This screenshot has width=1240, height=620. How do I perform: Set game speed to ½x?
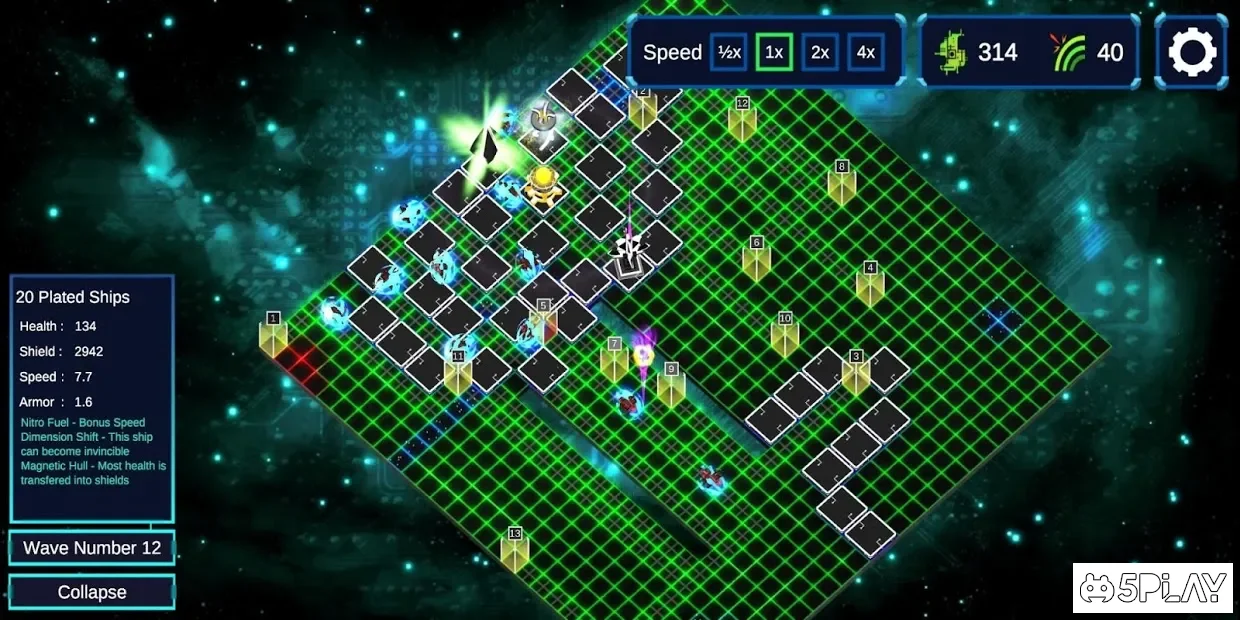click(728, 52)
